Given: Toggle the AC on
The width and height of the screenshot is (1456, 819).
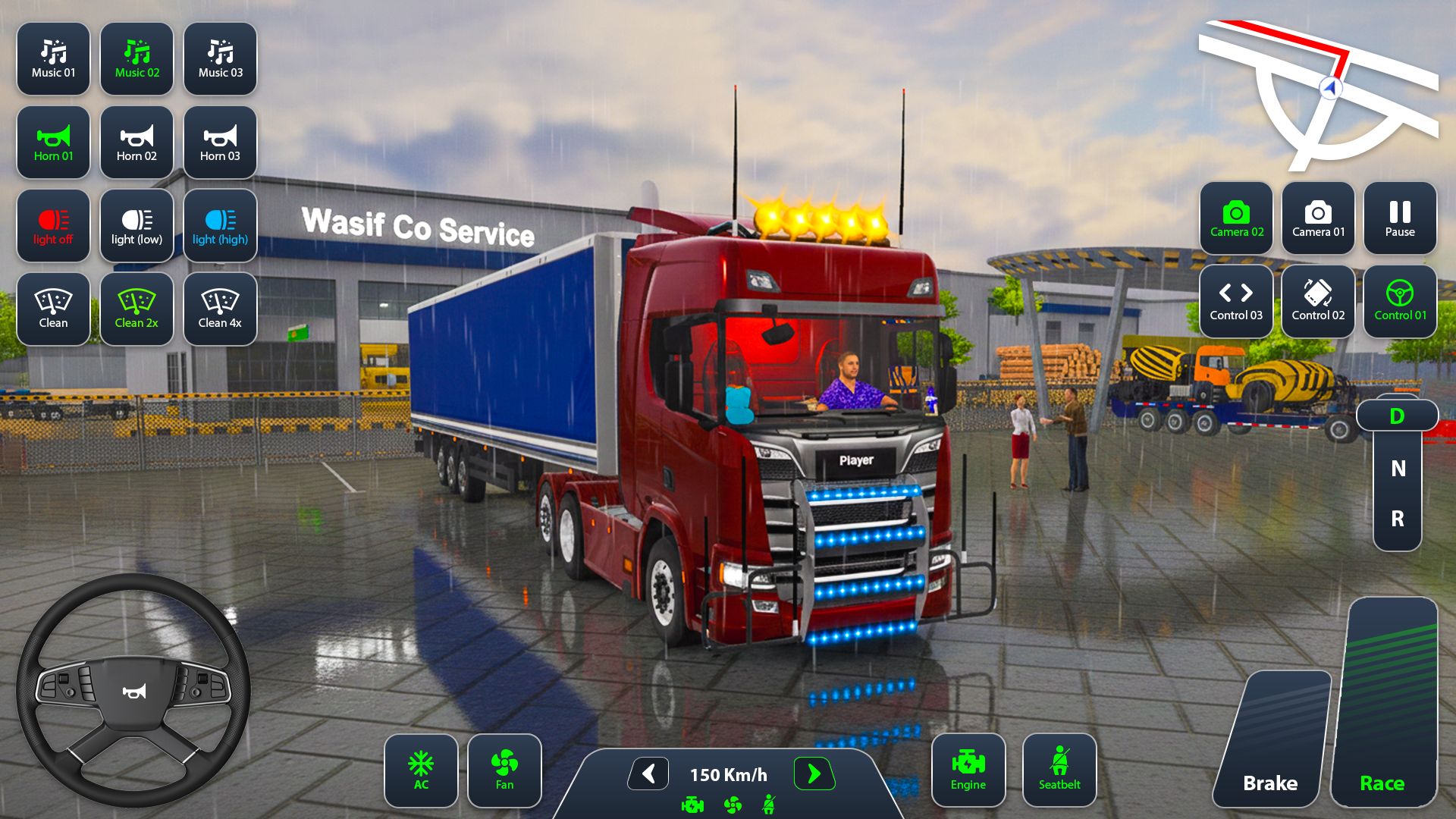Looking at the screenshot, I should click(x=421, y=770).
